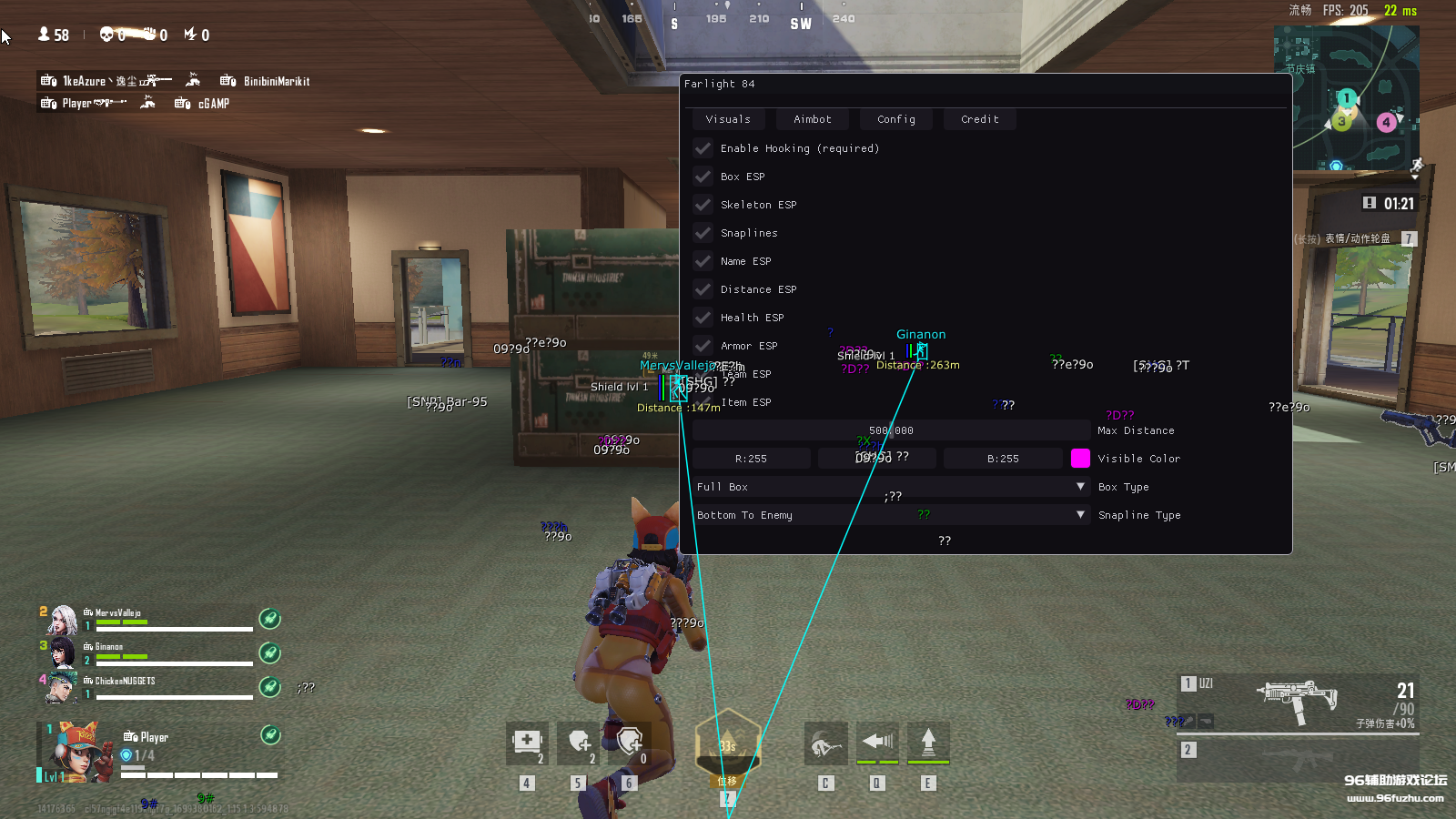The width and height of the screenshot is (1456, 819).
Task: Open the Full Box box type dropdown
Action: (887, 487)
